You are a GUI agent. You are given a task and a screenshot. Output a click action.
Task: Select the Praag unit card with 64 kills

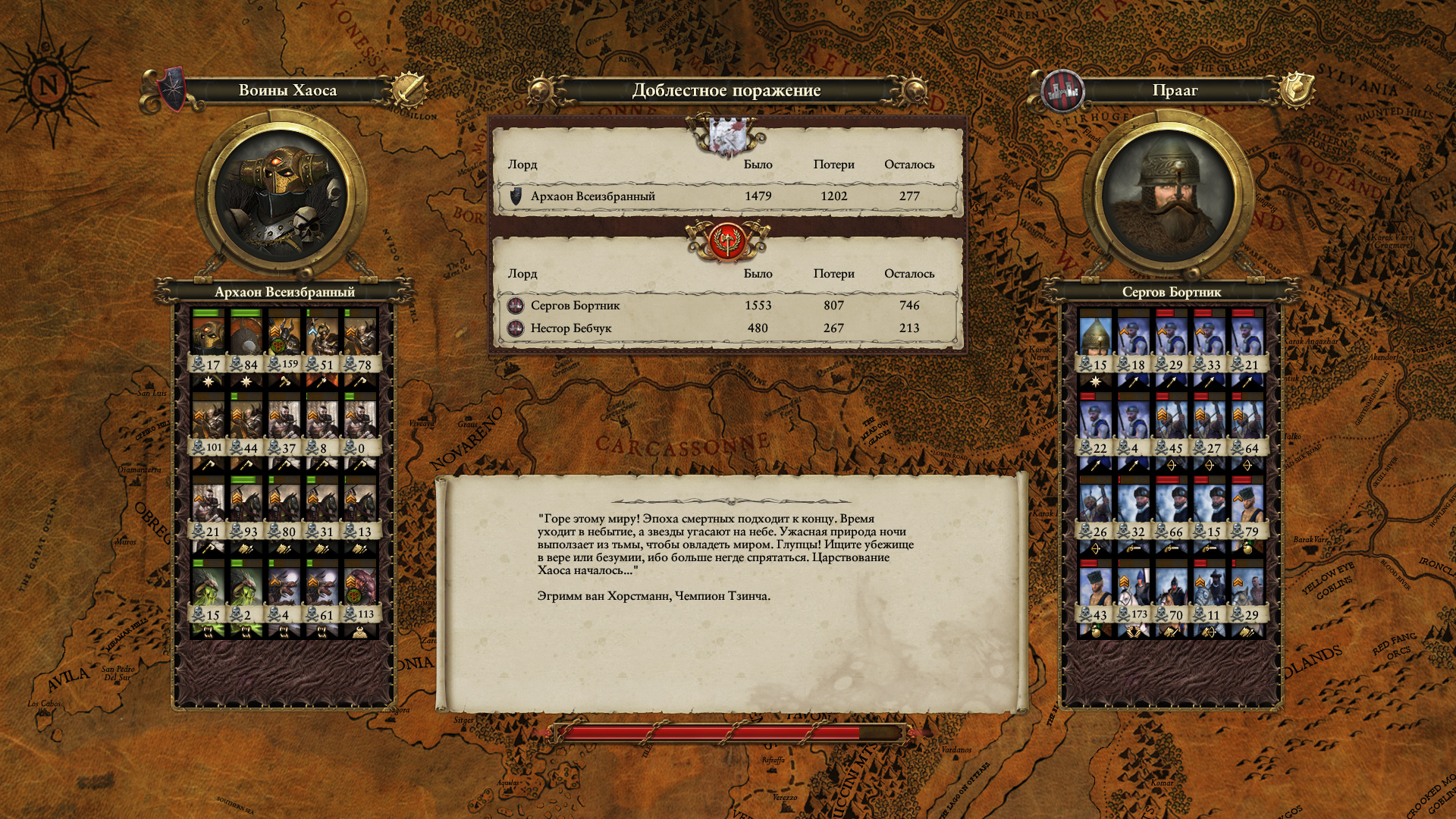point(1247,425)
